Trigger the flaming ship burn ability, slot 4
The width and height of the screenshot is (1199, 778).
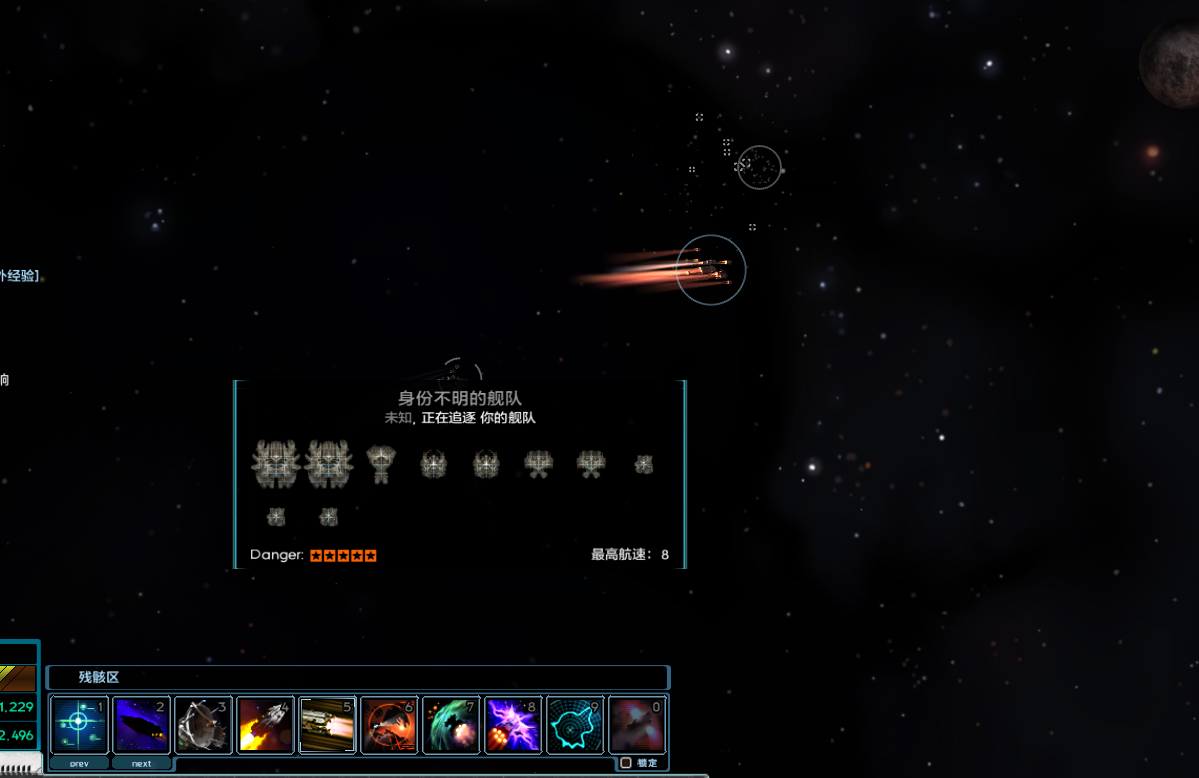pos(265,724)
